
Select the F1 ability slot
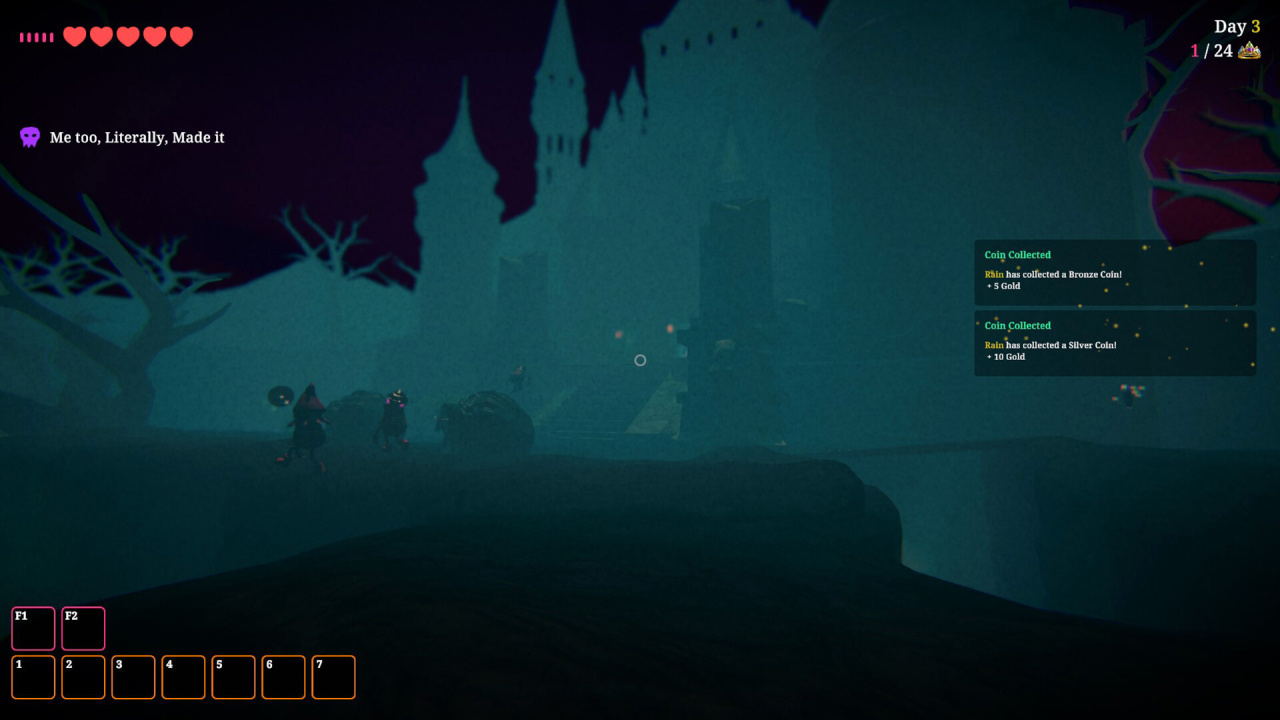pos(33,628)
